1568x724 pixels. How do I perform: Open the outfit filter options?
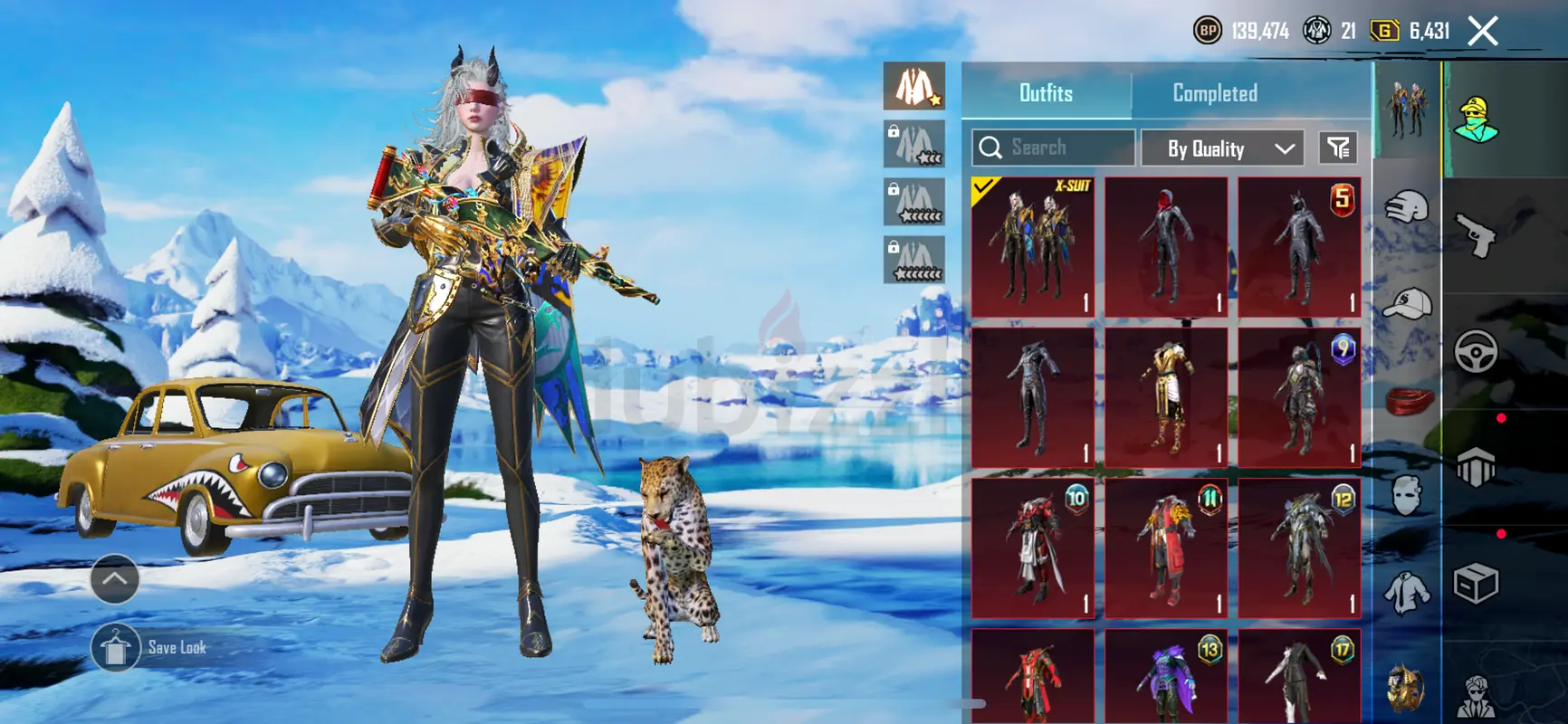click(x=1339, y=148)
